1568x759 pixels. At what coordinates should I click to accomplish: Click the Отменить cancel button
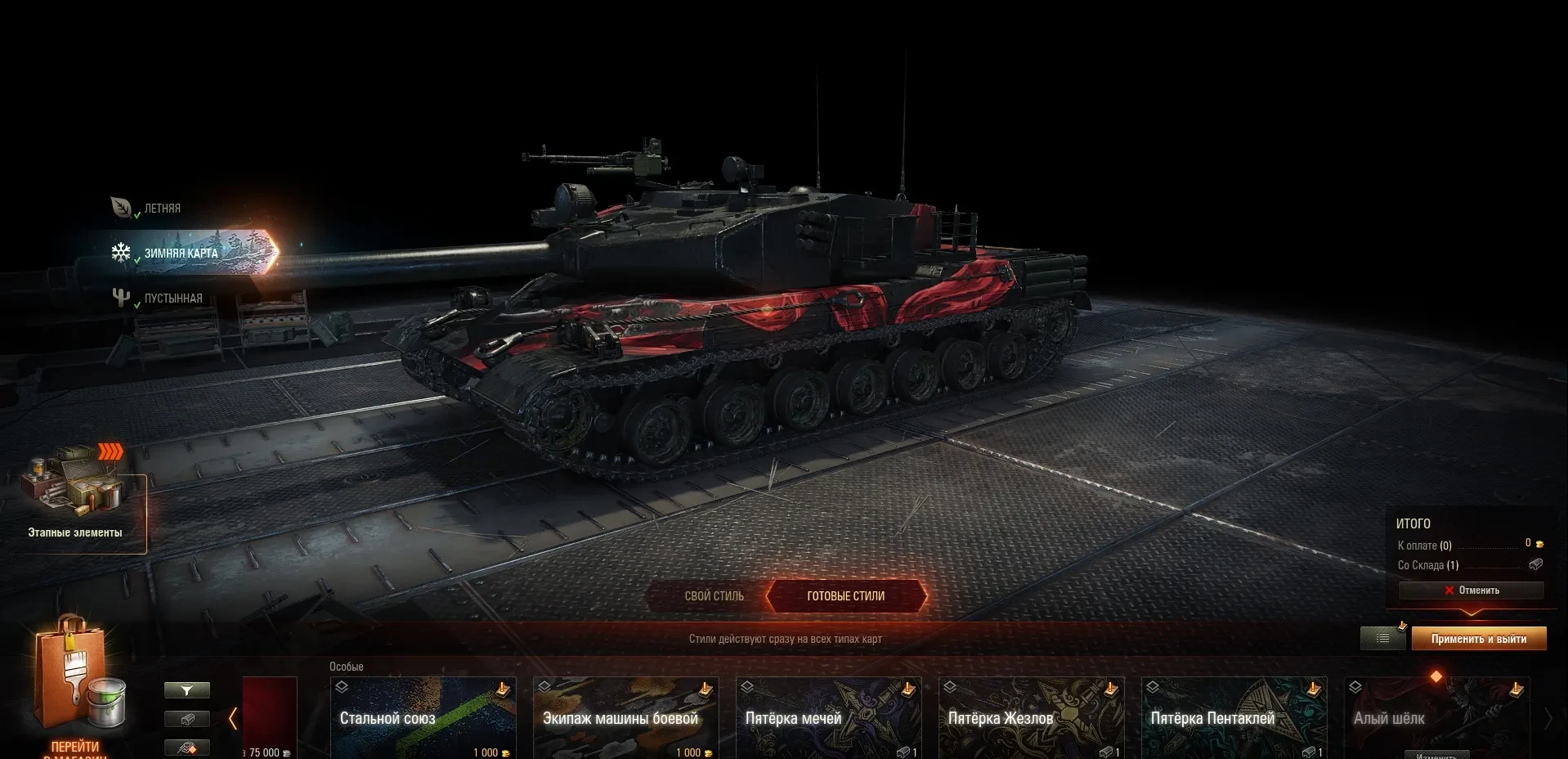pyautogui.click(x=1471, y=591)
